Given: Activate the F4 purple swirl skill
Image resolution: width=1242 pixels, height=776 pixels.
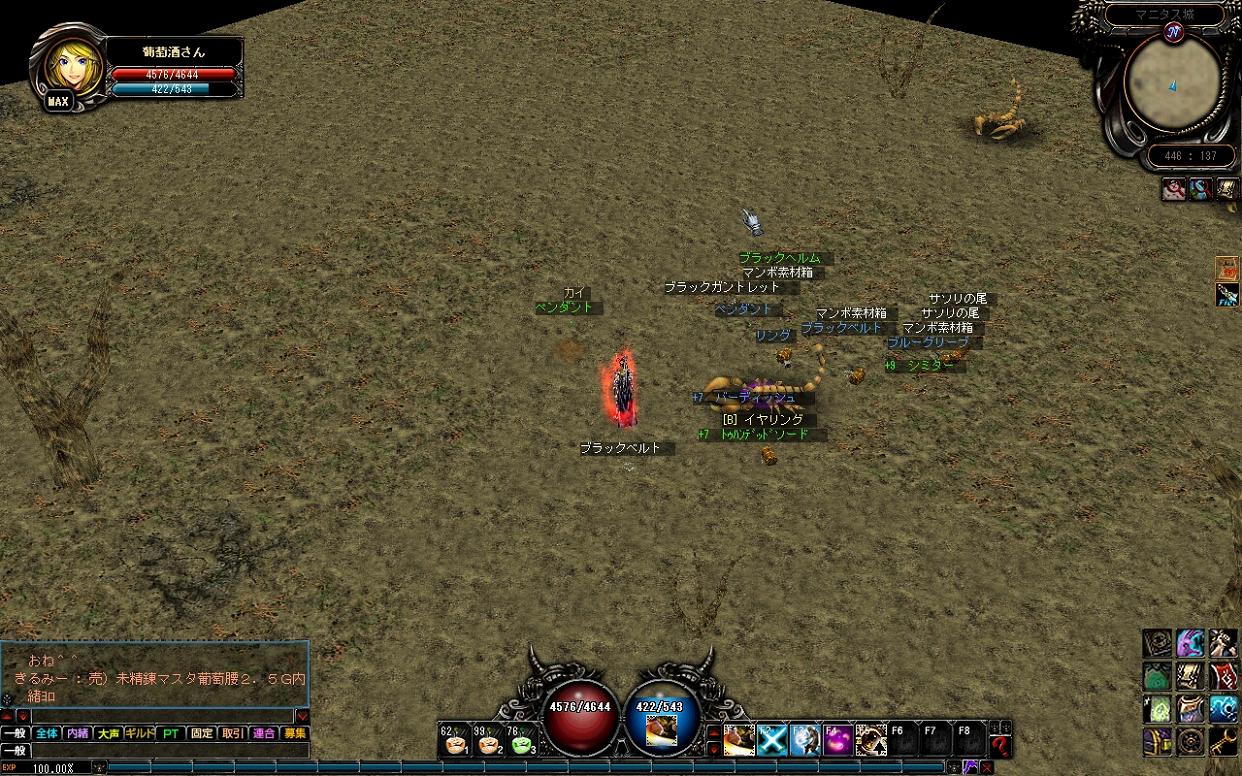Looking at the screenshot, I should (x=838, y=740).
